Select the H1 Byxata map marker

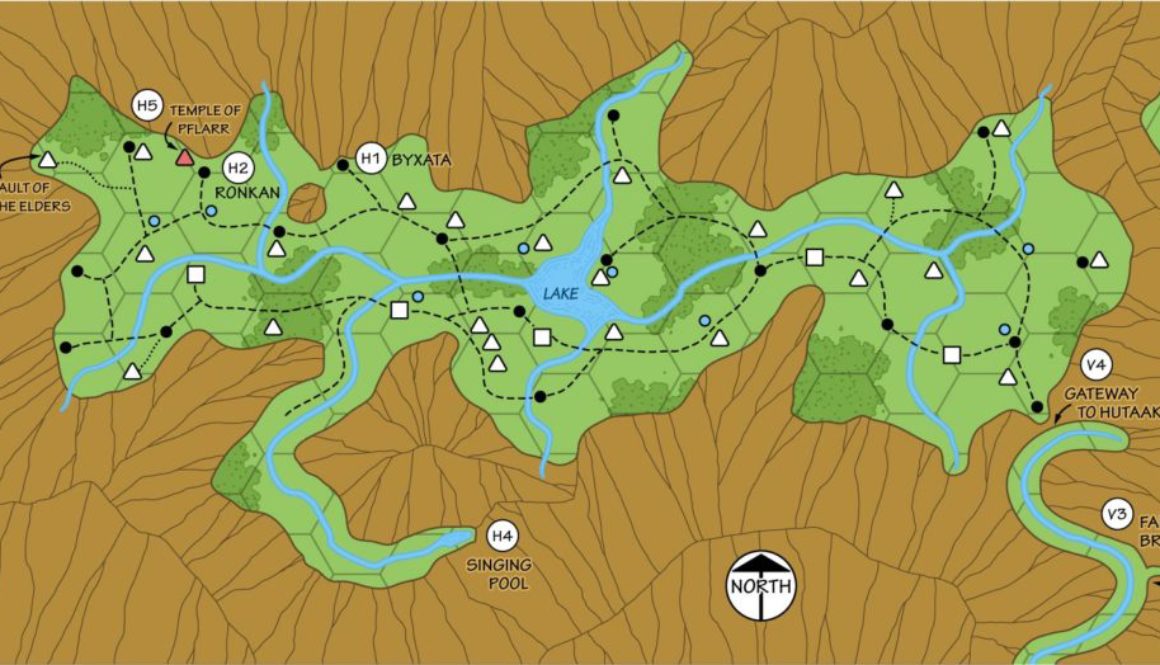point(372,158)
